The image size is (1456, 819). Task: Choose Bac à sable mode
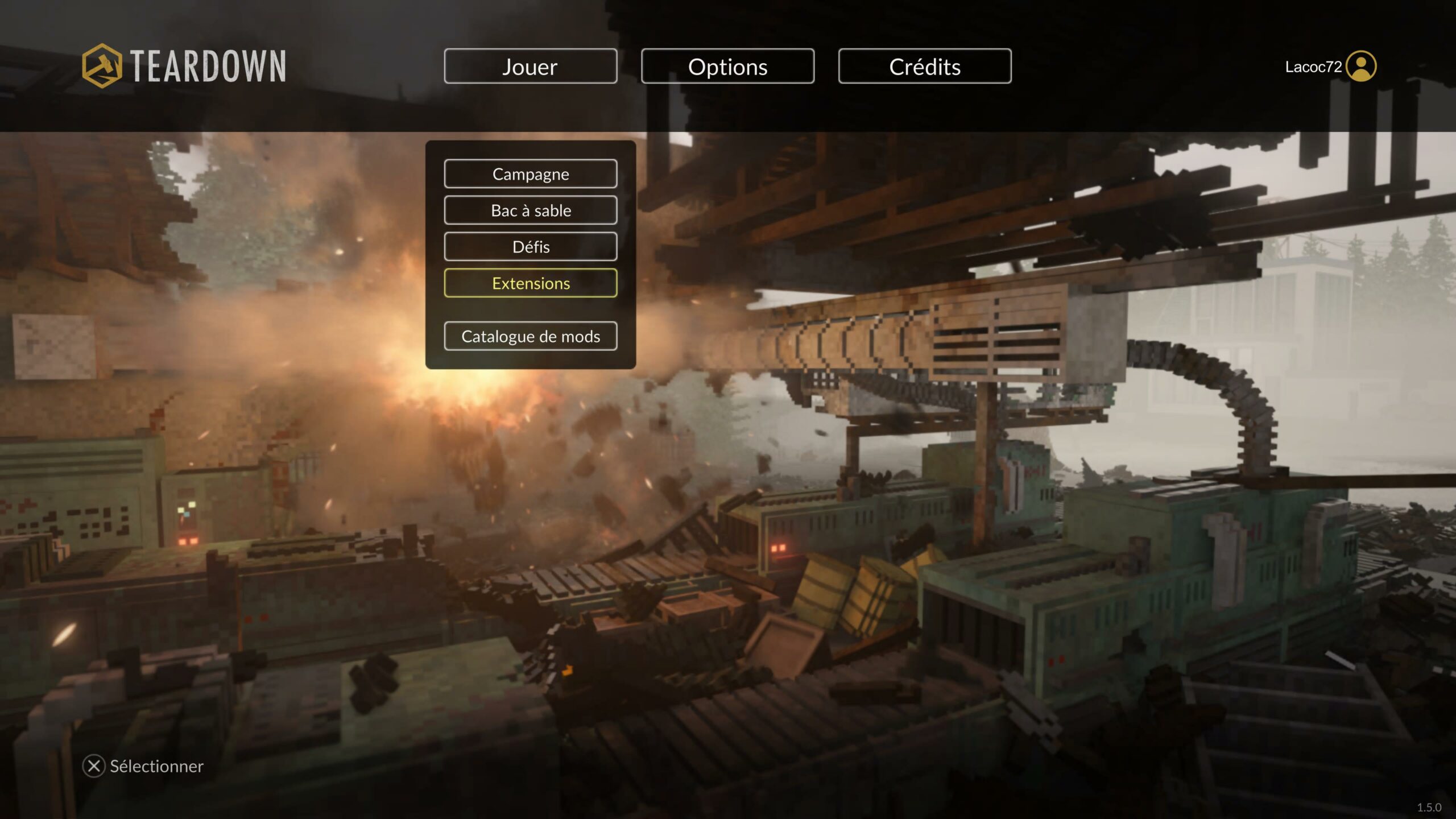530,210
